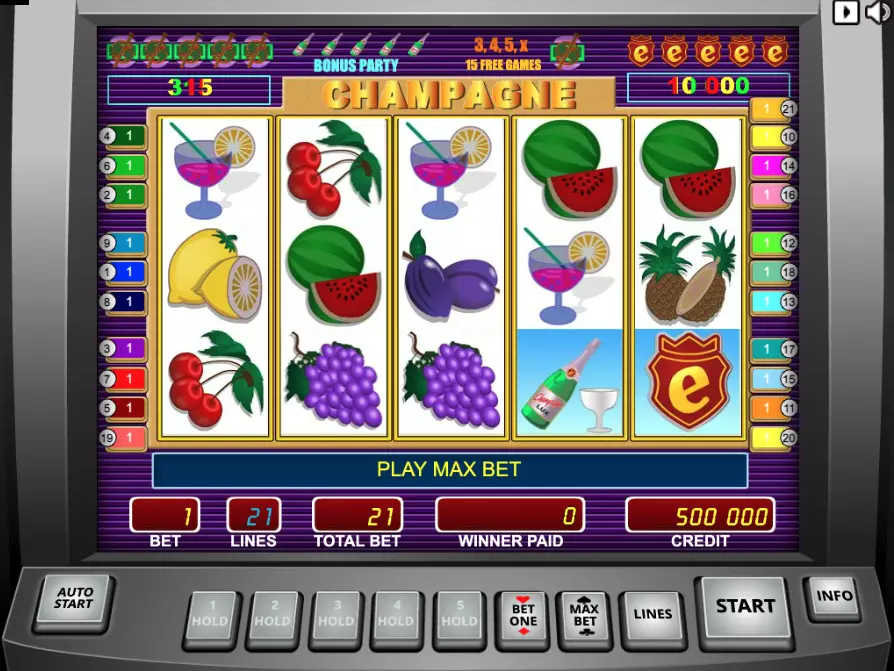Toggle the 3 HOLD button
The height and width of the screenshot is (671, 894).
(336, 615)
